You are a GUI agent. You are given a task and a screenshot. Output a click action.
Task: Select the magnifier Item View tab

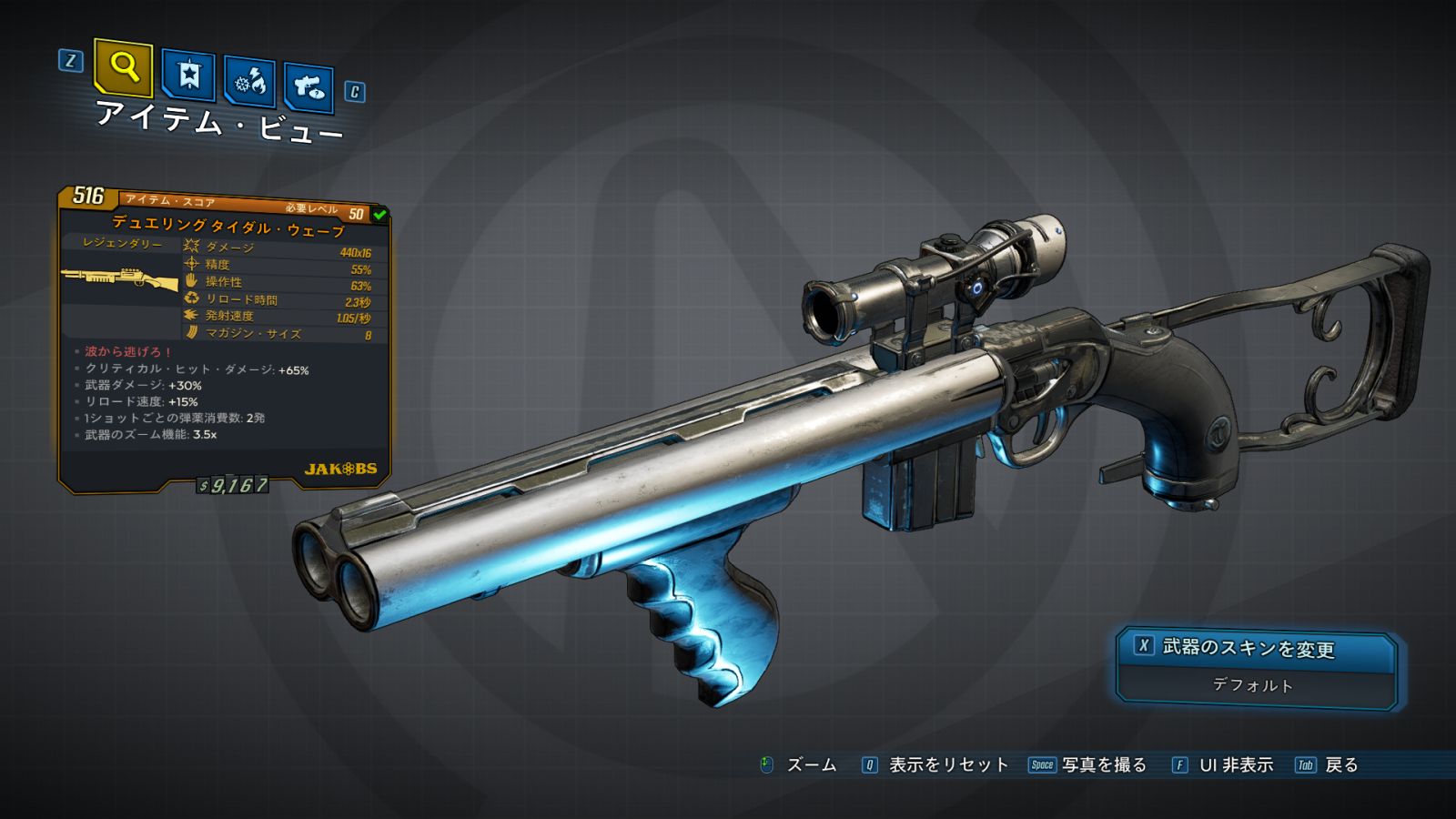(x=123, y=67)
